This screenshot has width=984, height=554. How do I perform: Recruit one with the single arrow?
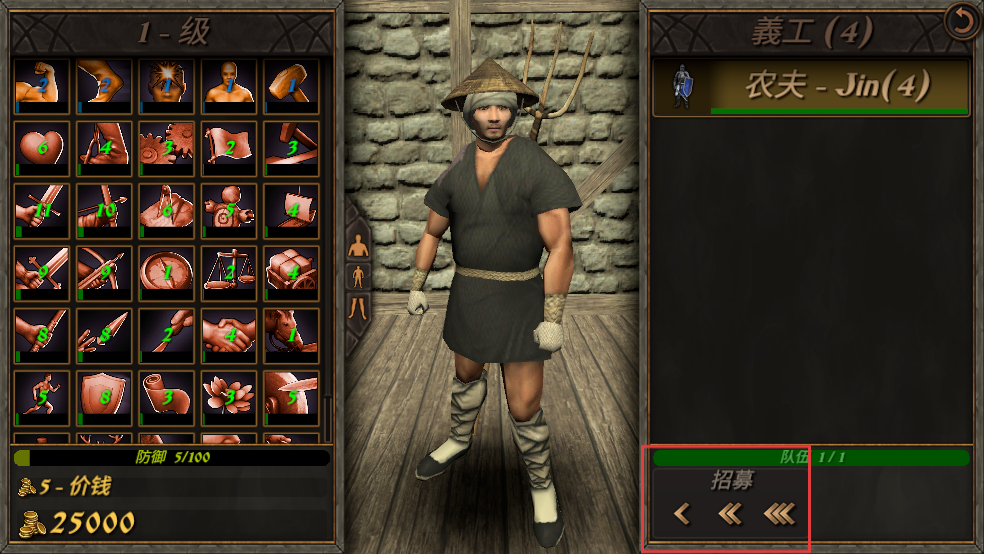point(682,514)
